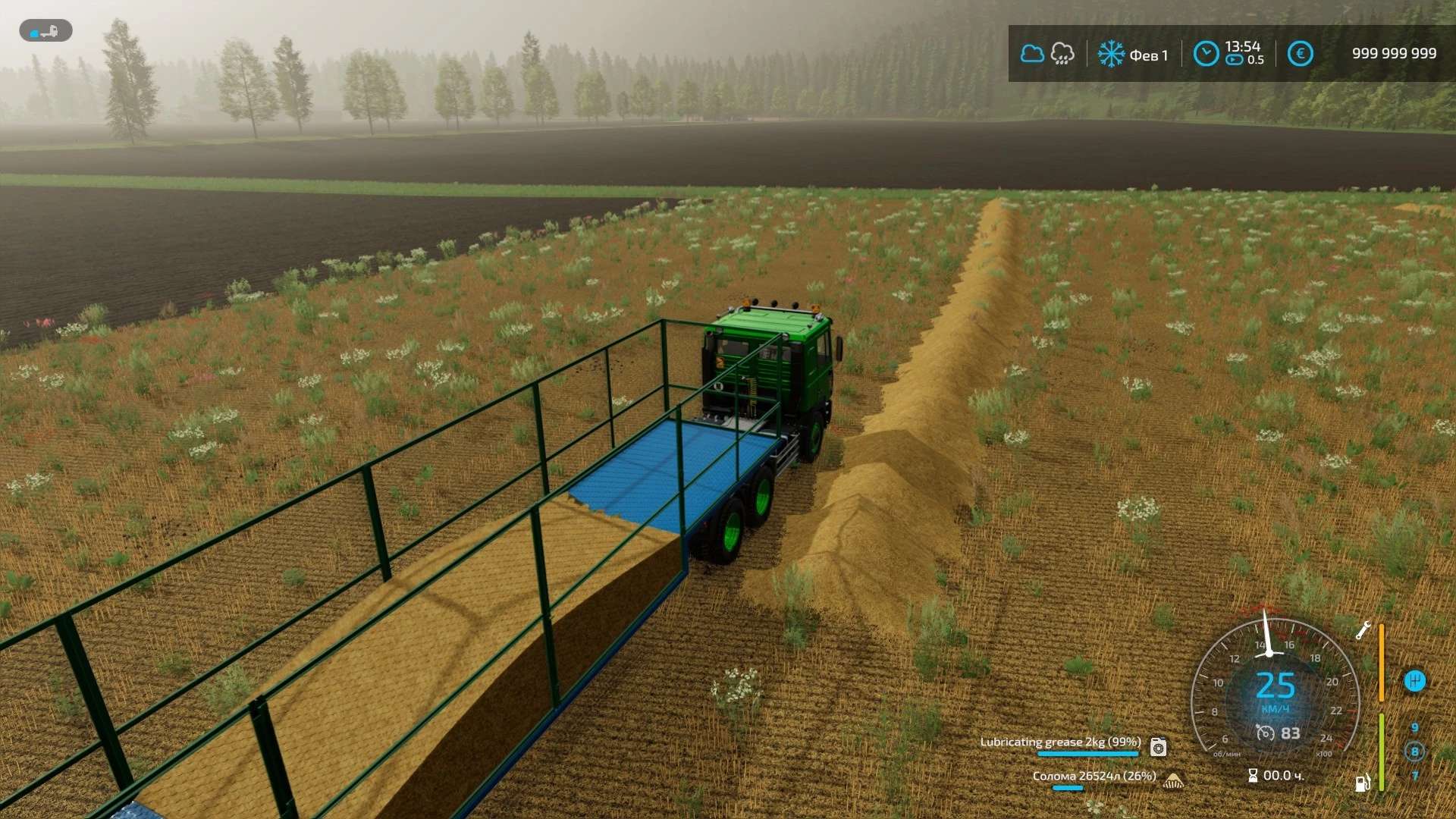This screenshot has height=819, width=1456.
Task: Click the blue gearbox shift icon
Action: pyautogui.click(x=1414, y=681)
